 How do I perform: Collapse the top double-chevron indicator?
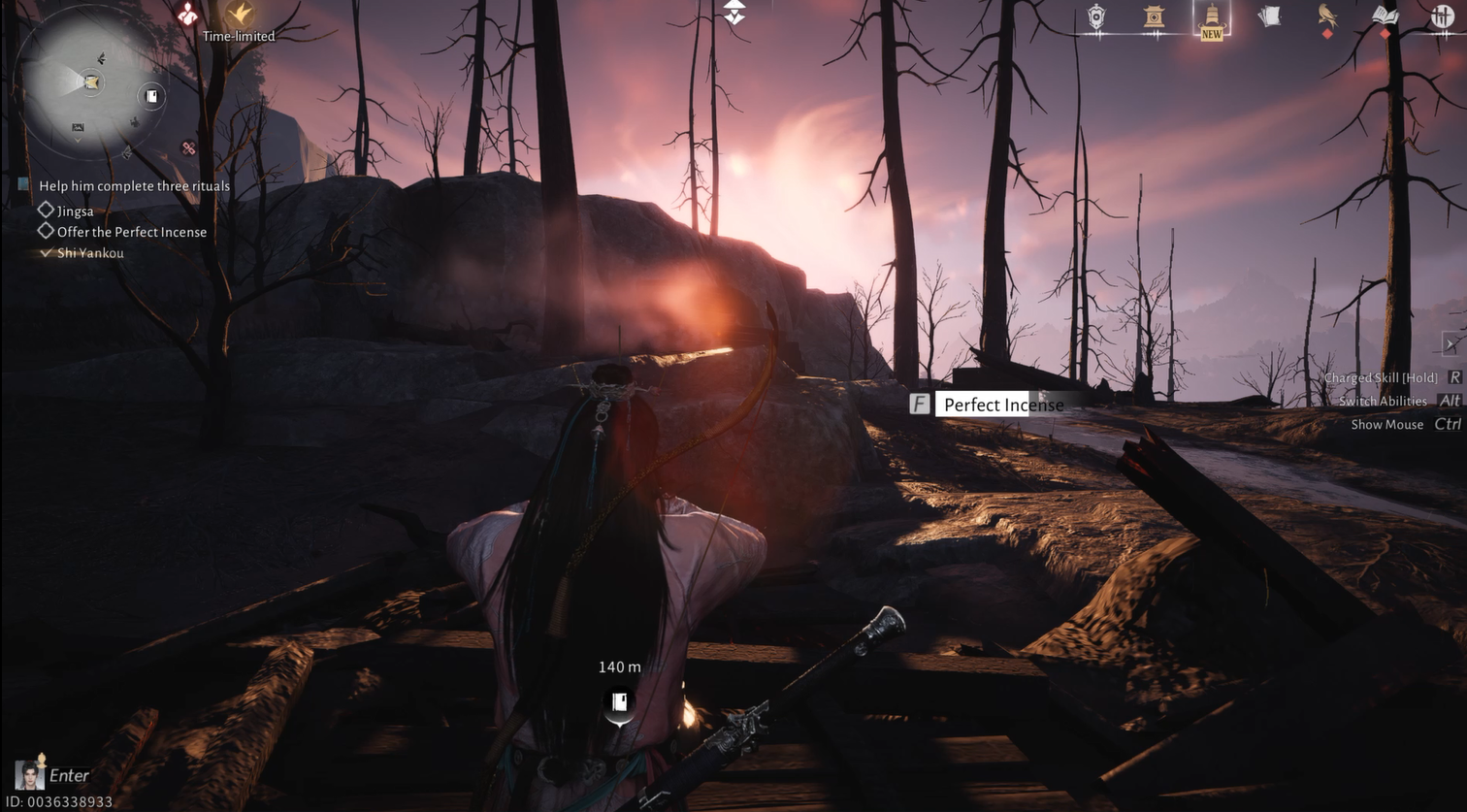click(x=734, y=12)
